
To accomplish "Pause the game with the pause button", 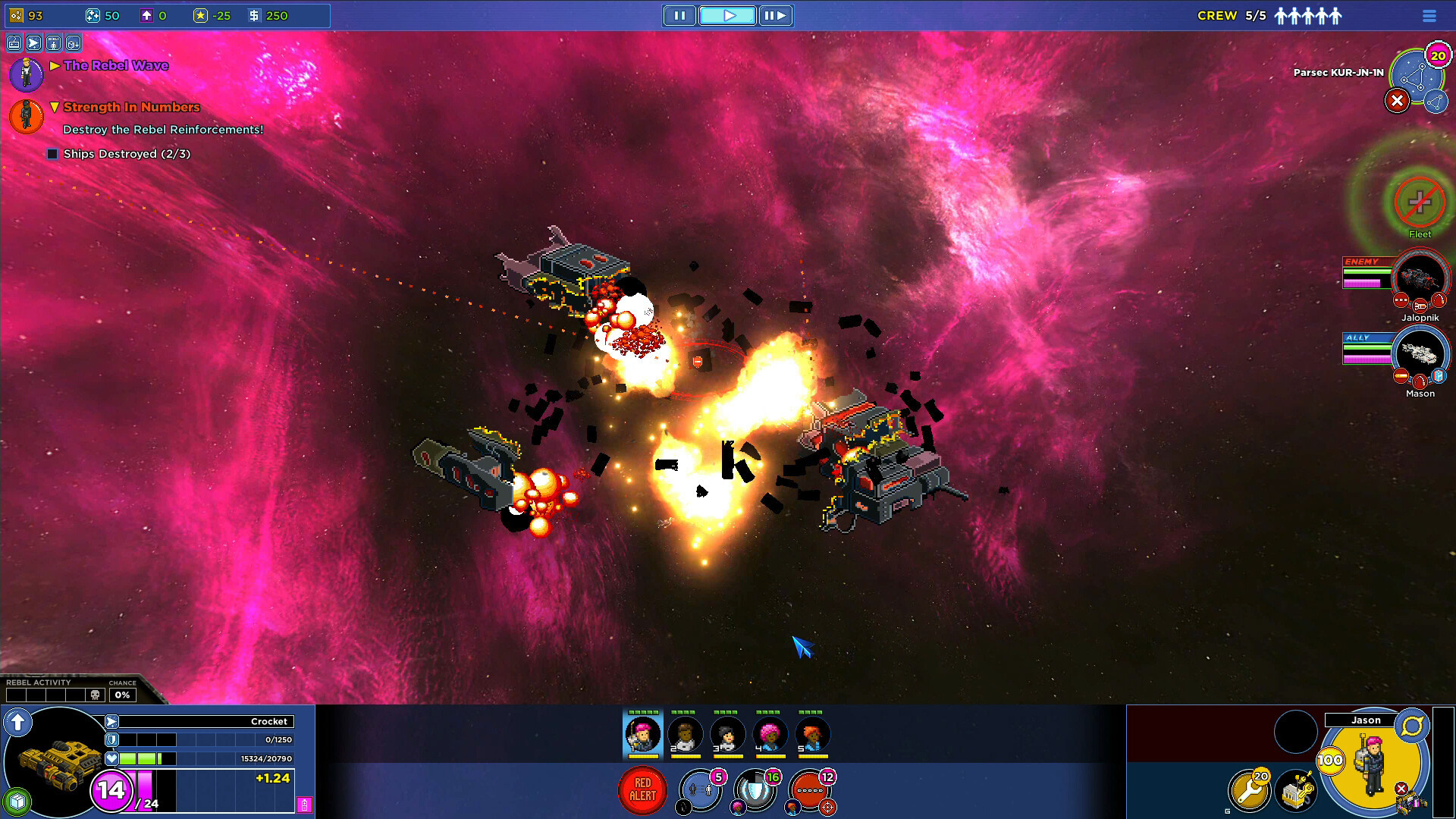I will tap(679, 15).
